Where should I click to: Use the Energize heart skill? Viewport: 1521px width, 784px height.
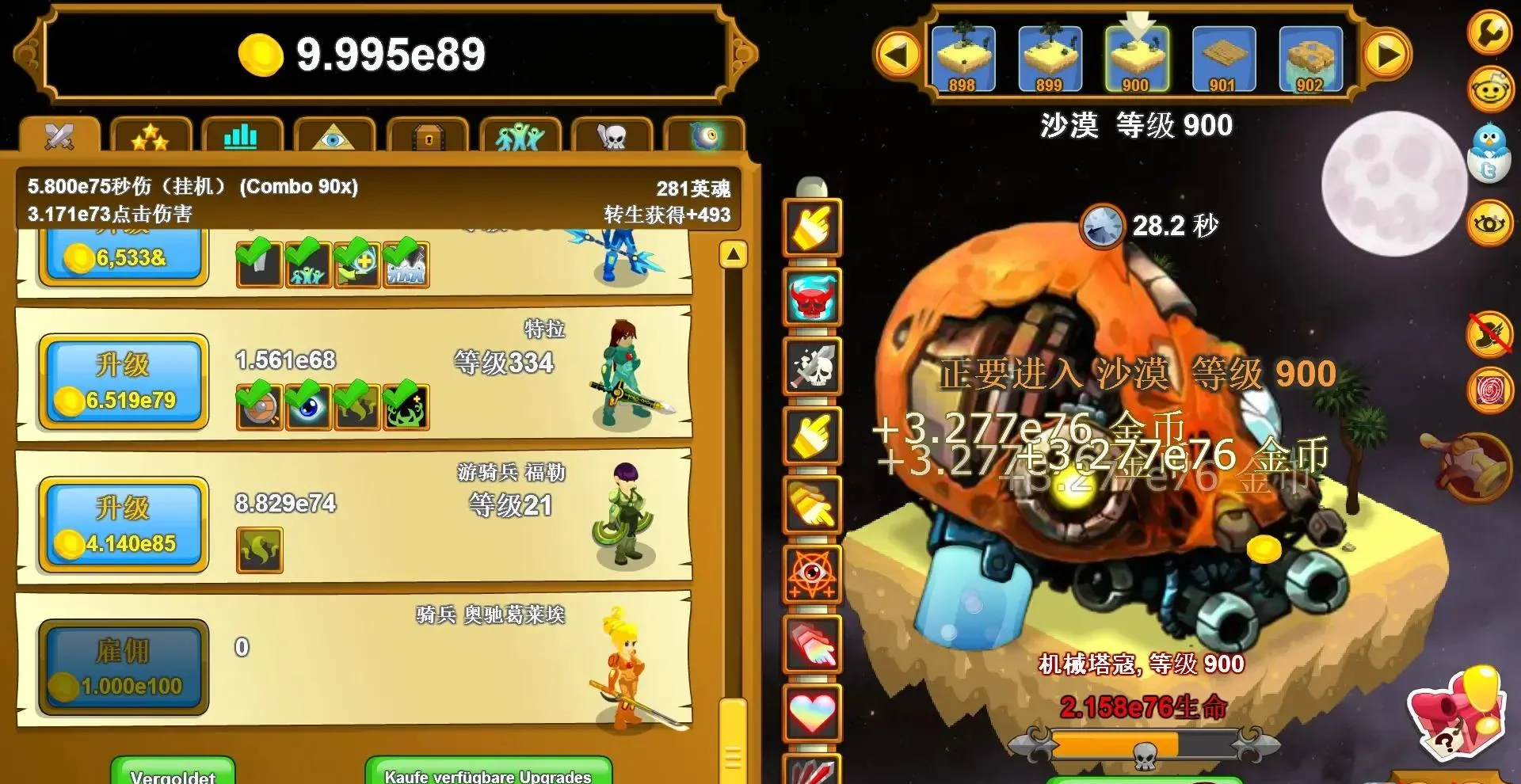(x=812, y=710)
